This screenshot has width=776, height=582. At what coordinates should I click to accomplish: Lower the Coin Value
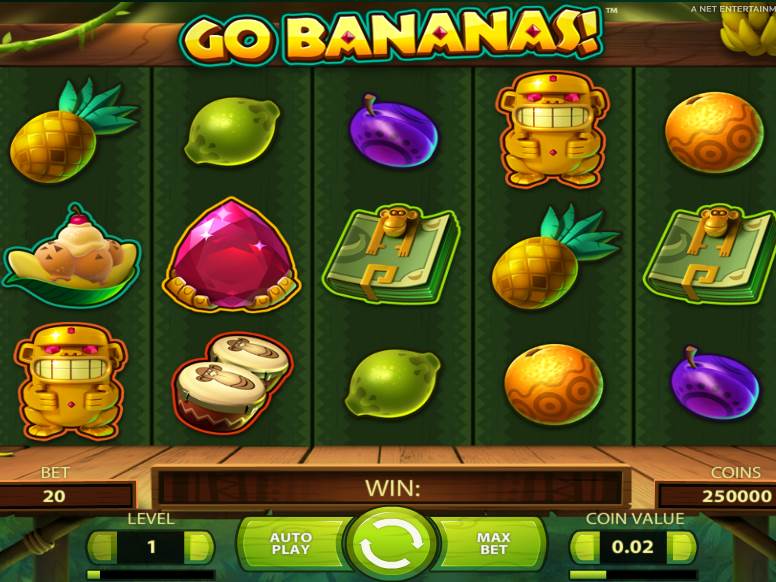pyautogui.click(x=585, y=547)
